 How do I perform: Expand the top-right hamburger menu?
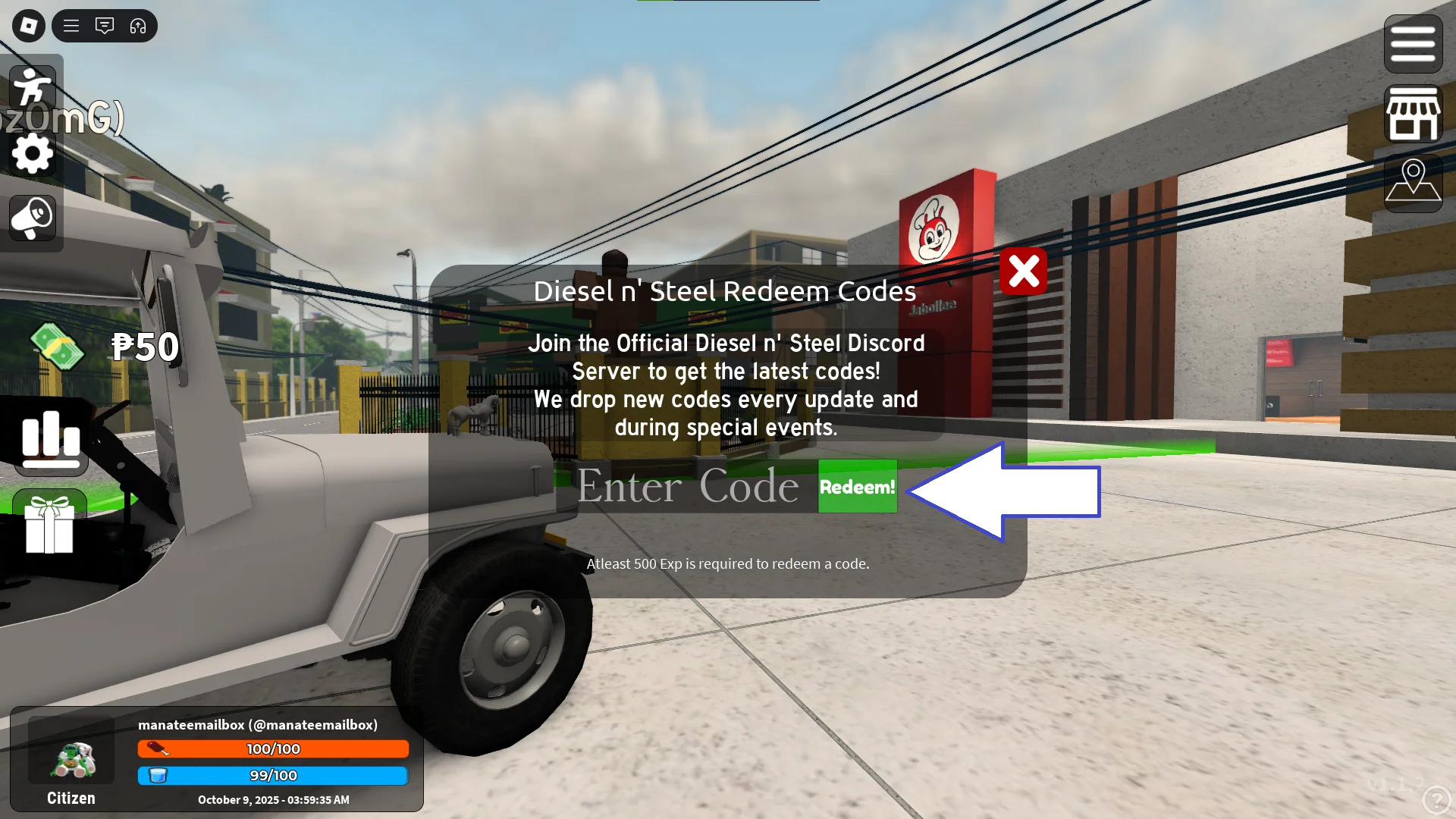point(1412,43)
